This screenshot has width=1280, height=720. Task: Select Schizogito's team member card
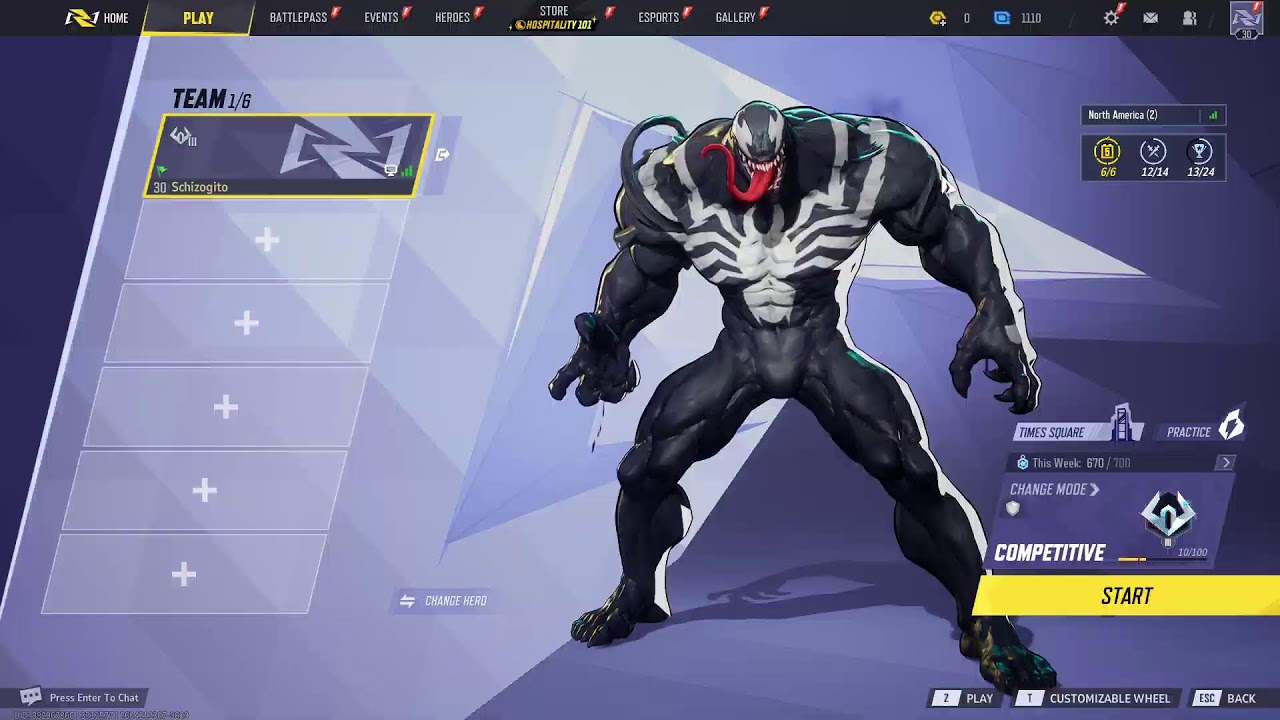(290, 155)
